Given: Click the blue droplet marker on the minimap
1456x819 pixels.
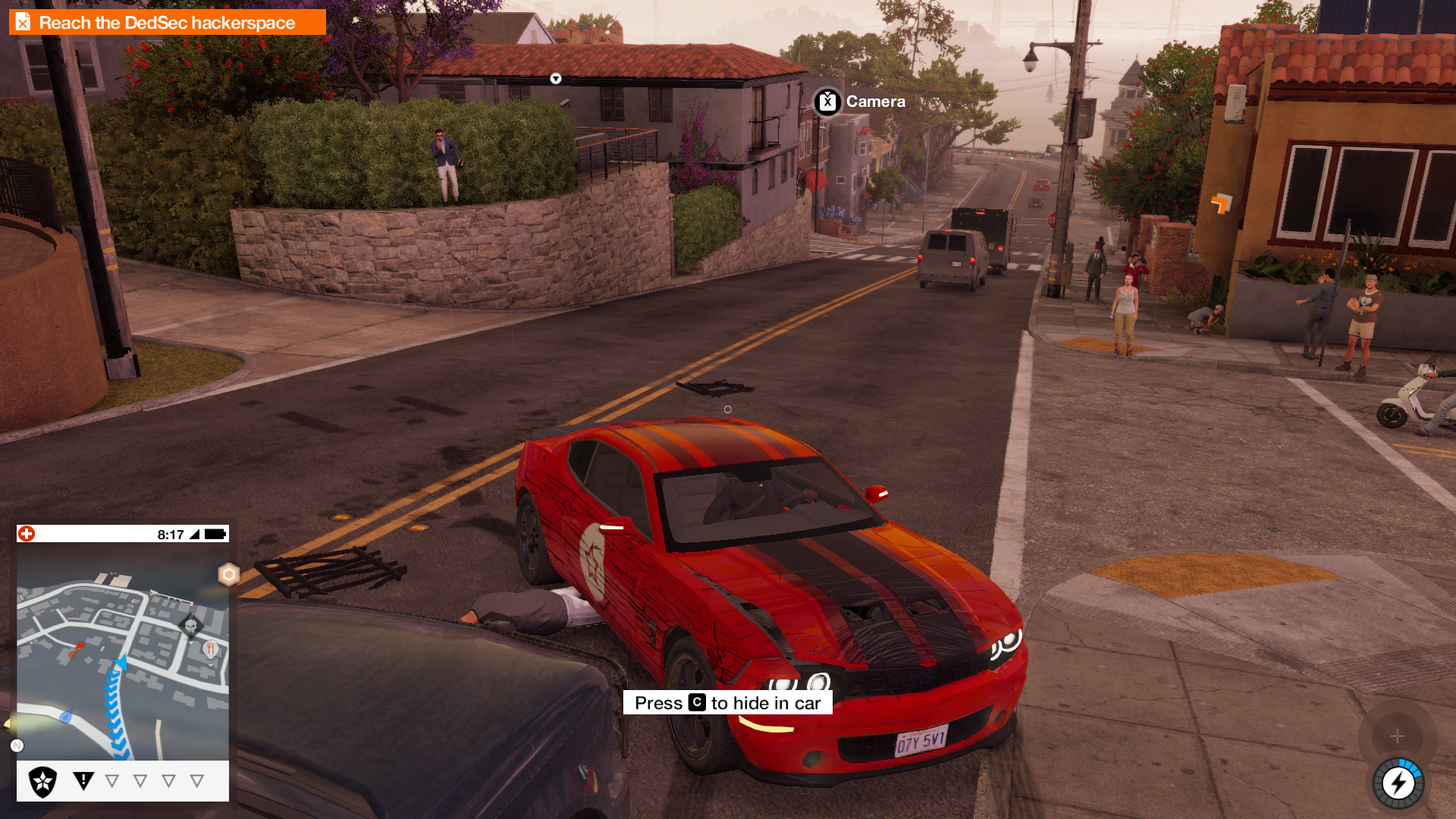Looking at the screenshot, I should click(x=67, y=715).
